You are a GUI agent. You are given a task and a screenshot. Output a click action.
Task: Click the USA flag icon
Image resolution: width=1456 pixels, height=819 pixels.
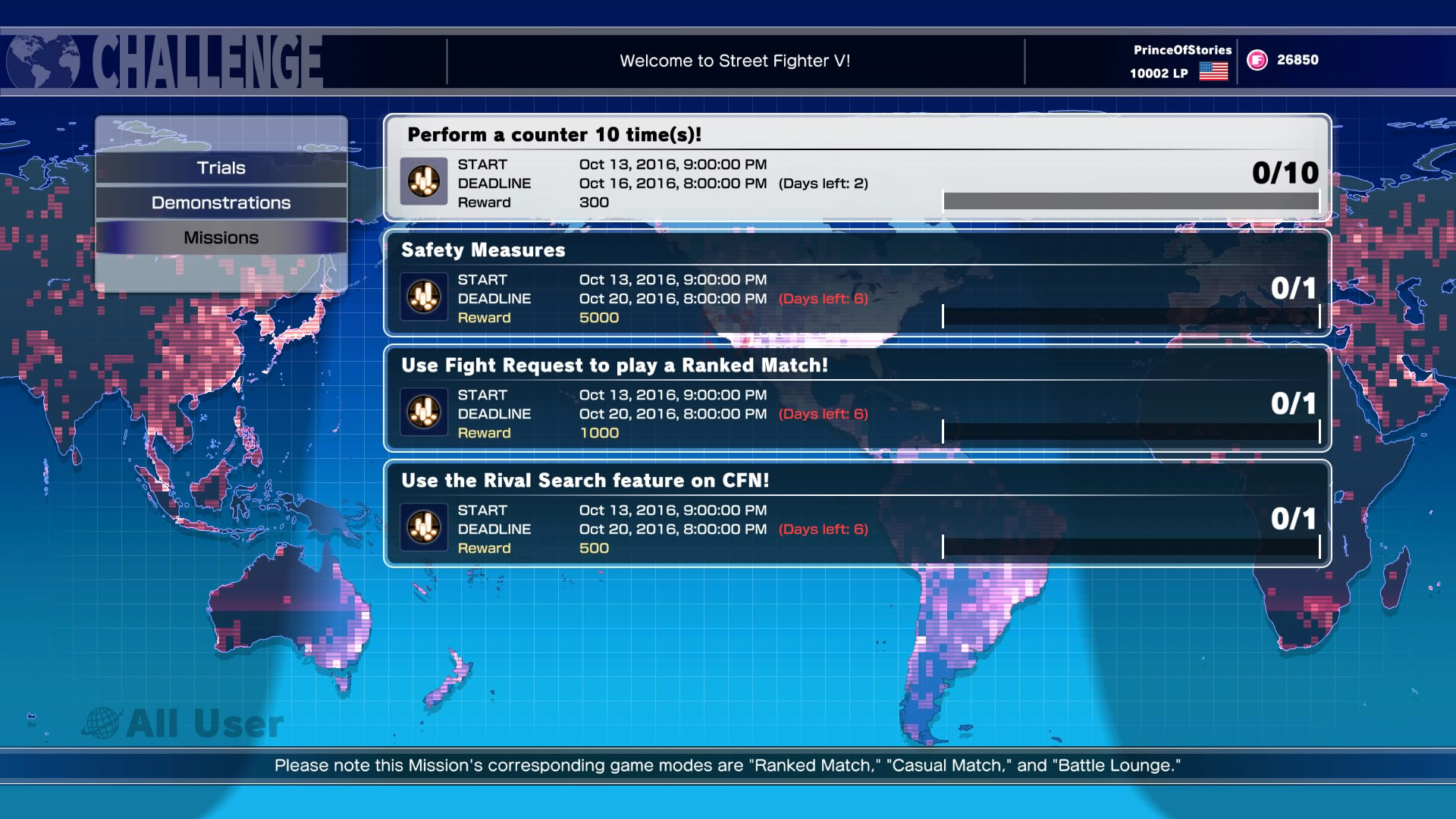coord(1213,72)
